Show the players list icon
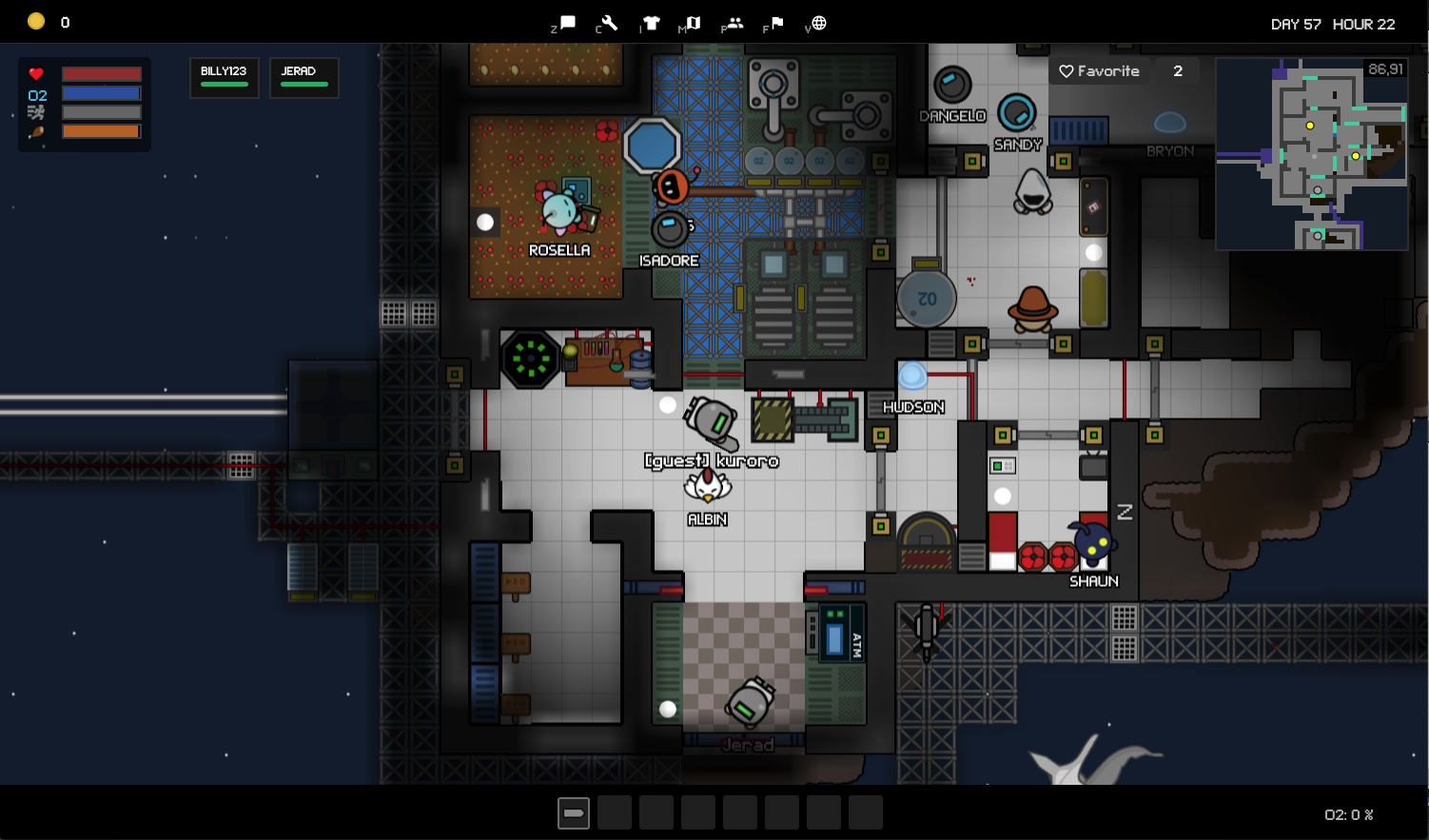 point(734,23)
